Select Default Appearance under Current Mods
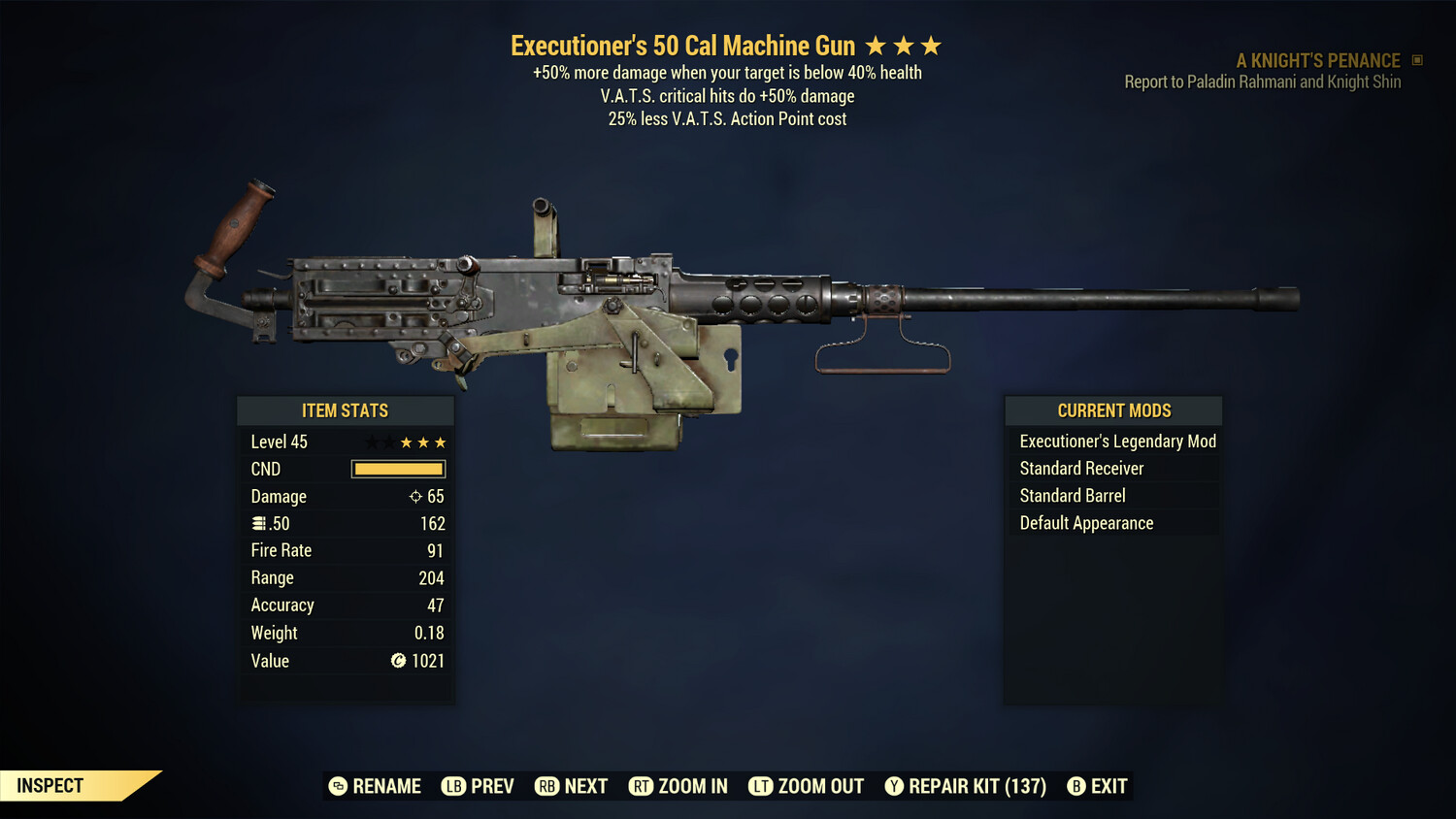The image size is (1456, 819). [1085, 522]
